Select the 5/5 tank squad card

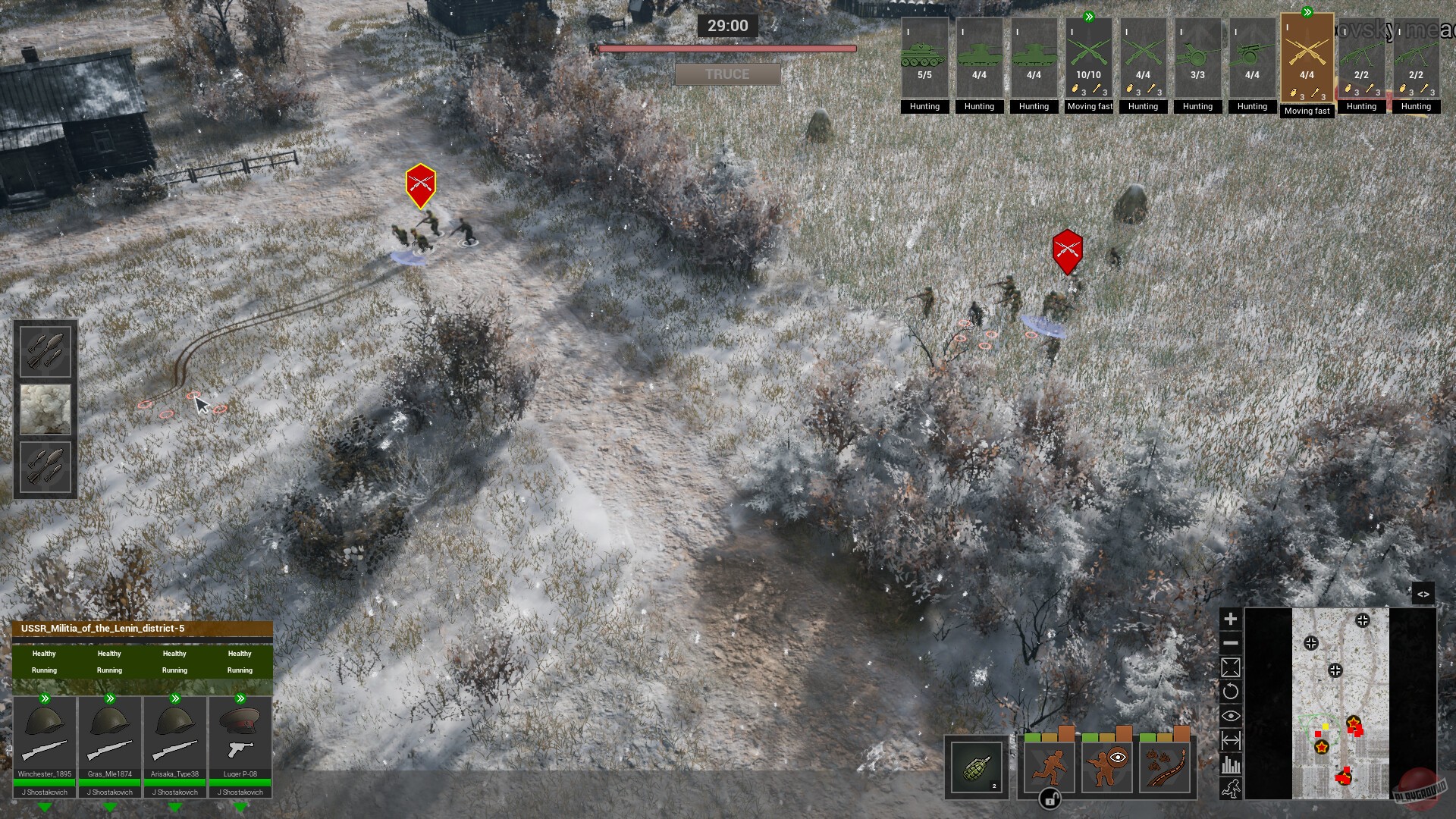(x=924, y=61)
